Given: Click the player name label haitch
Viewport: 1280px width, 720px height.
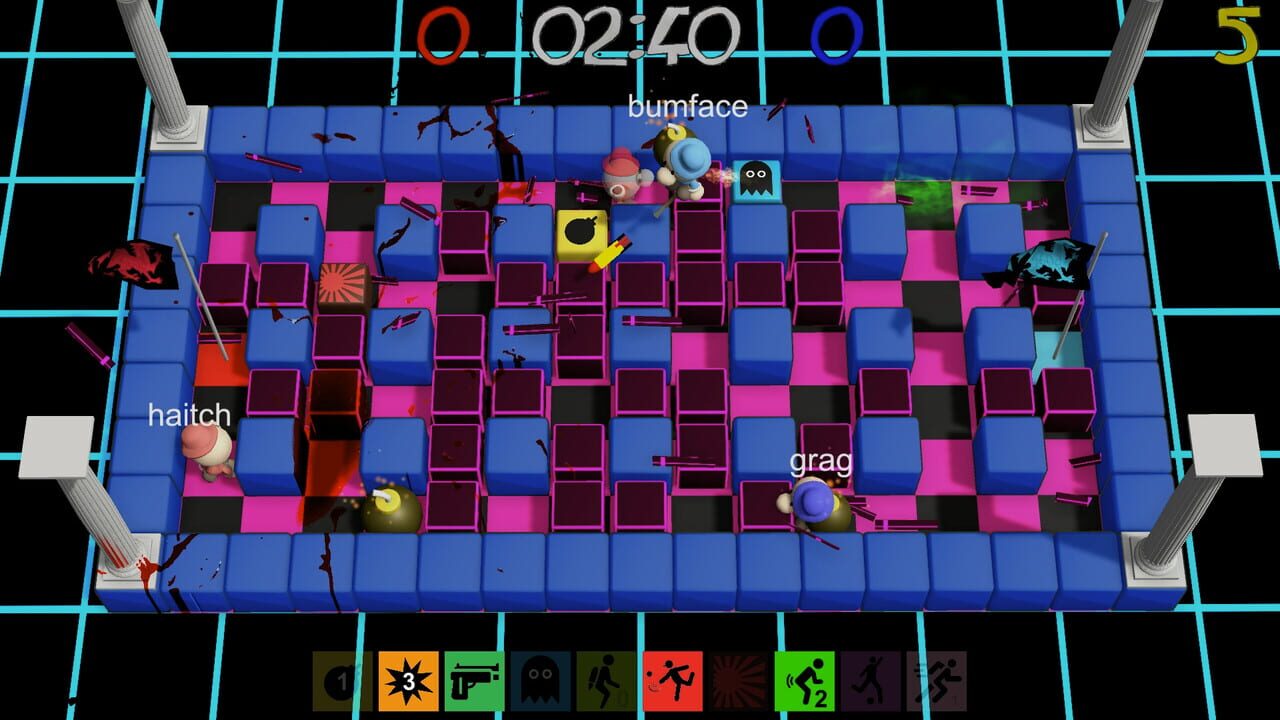Looking at the screenshot, I should 191,416.
